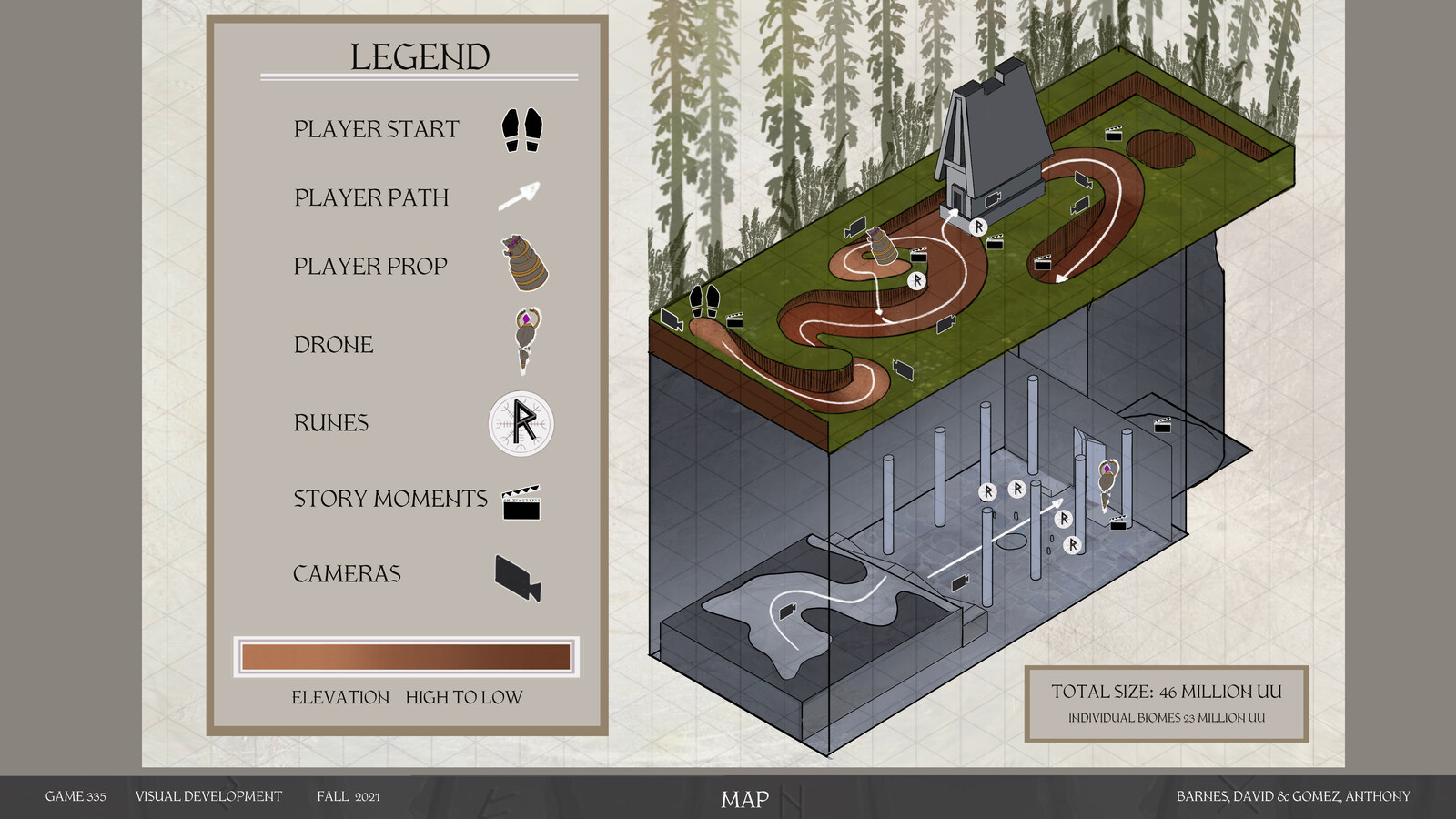Choose the Story Moments legend entry
The width and height of the screenshot is (1456, 819).
[390, 499]
